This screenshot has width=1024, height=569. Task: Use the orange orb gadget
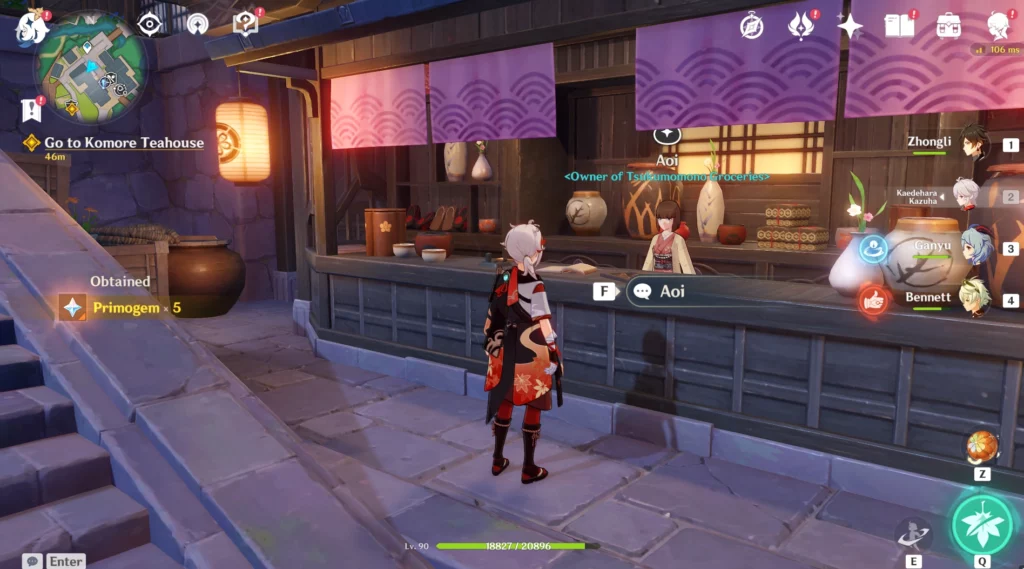coord(982,448)
